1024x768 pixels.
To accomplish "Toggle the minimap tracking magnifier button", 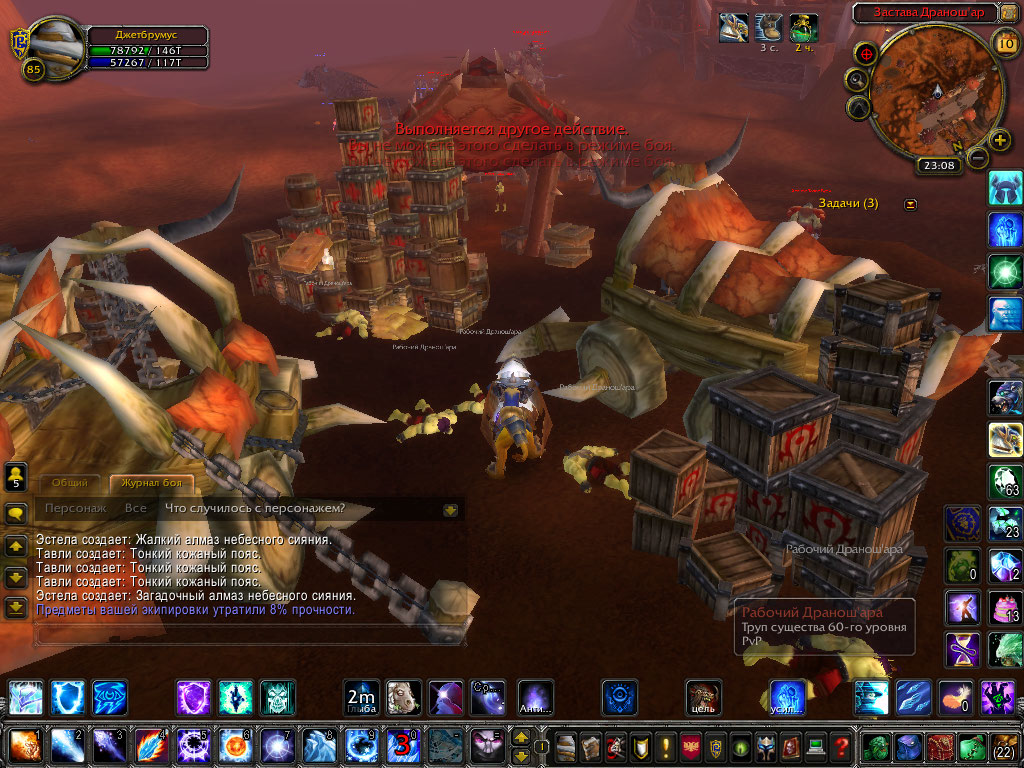I will tap(858, 79).
